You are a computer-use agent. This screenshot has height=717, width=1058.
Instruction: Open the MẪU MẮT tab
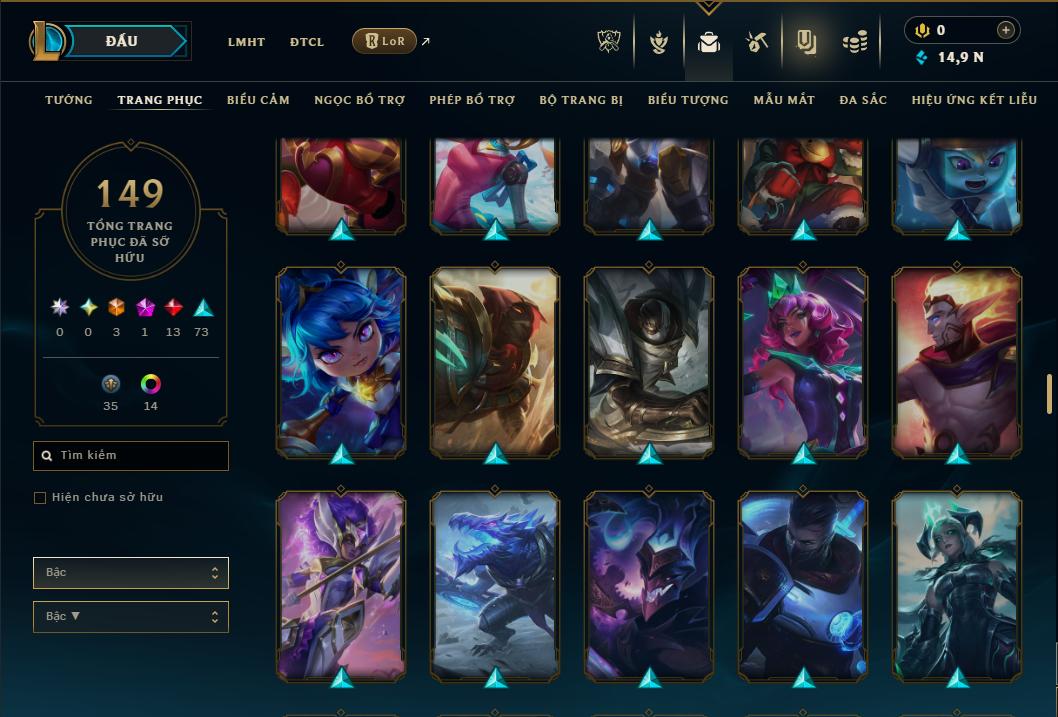tap(784, 100)
